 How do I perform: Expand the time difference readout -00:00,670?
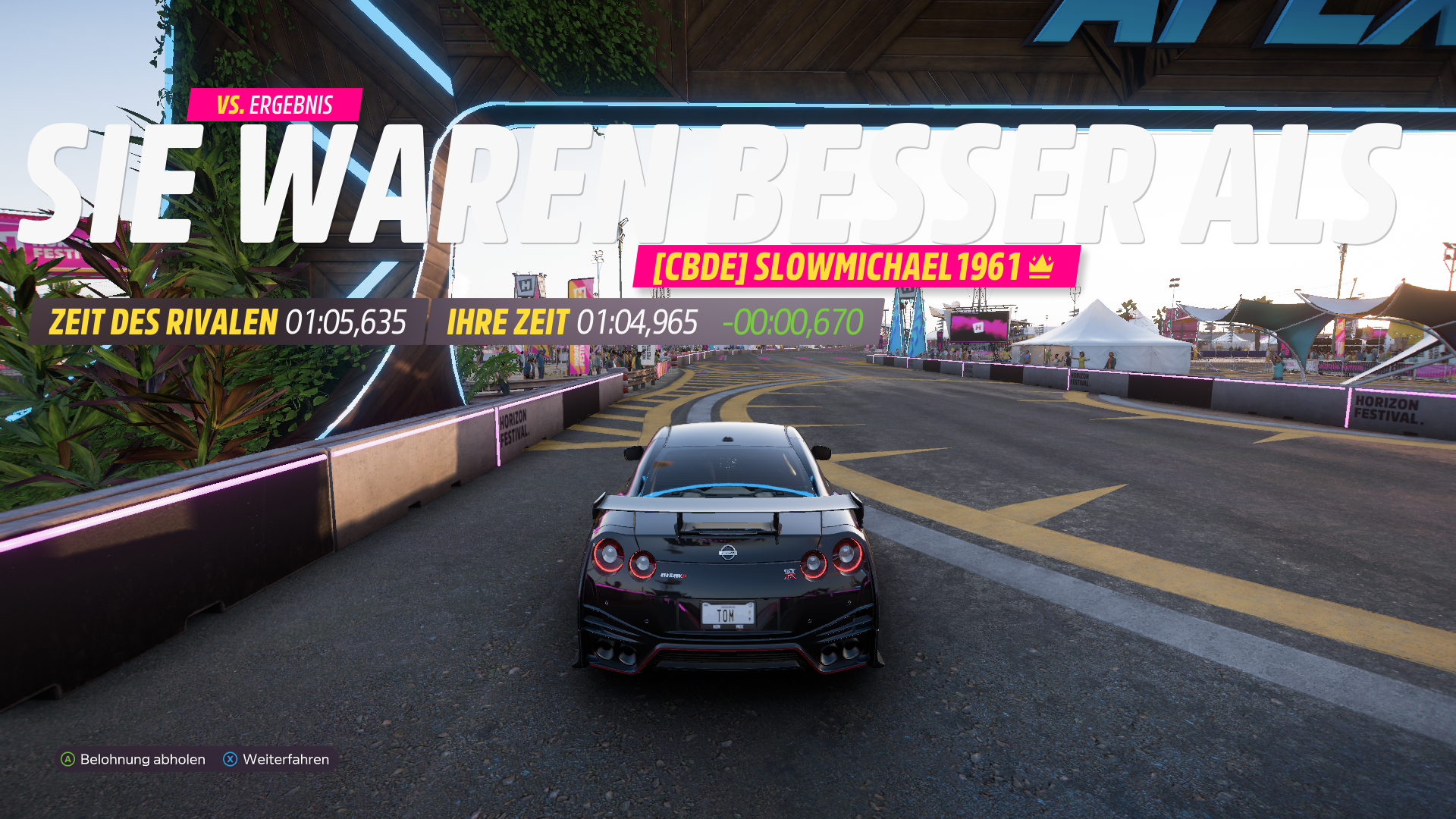tap(793, 323)
